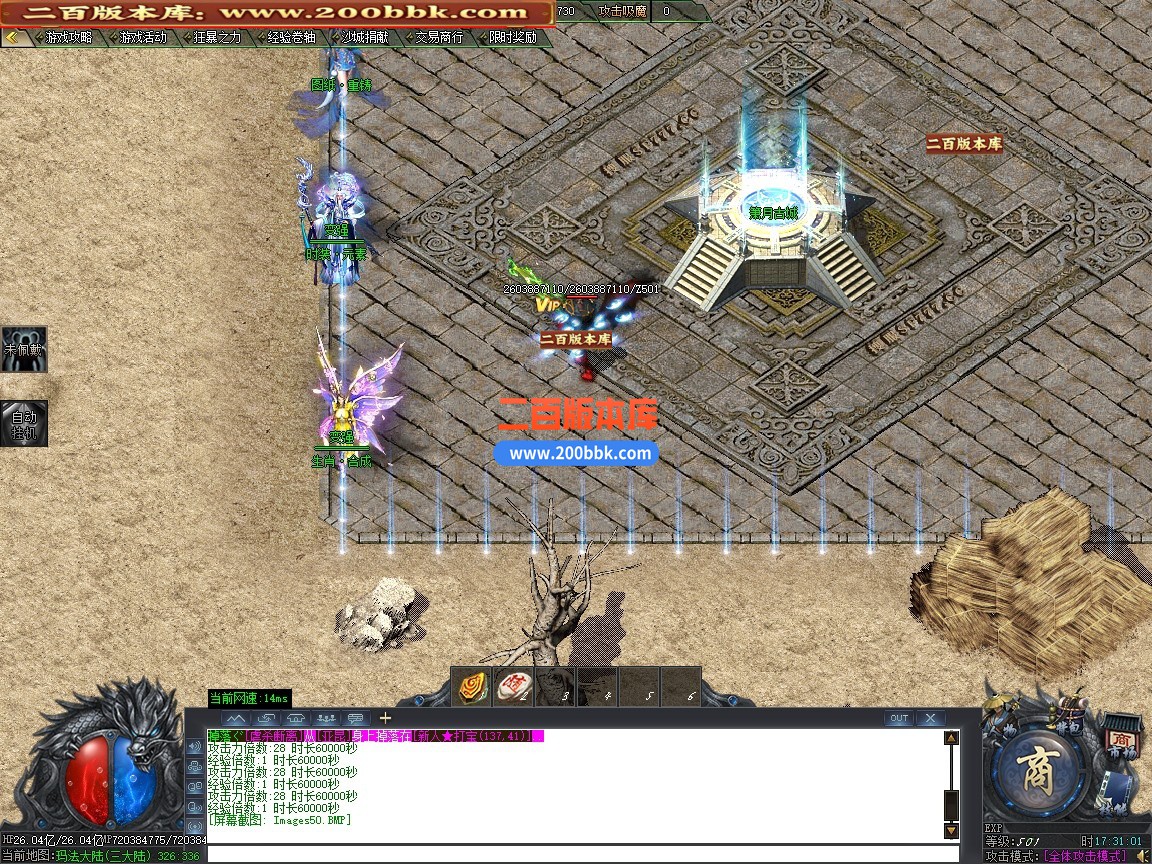
Task: Select the 狂暴之力 menu entry
Action: (x=216, y=38)
